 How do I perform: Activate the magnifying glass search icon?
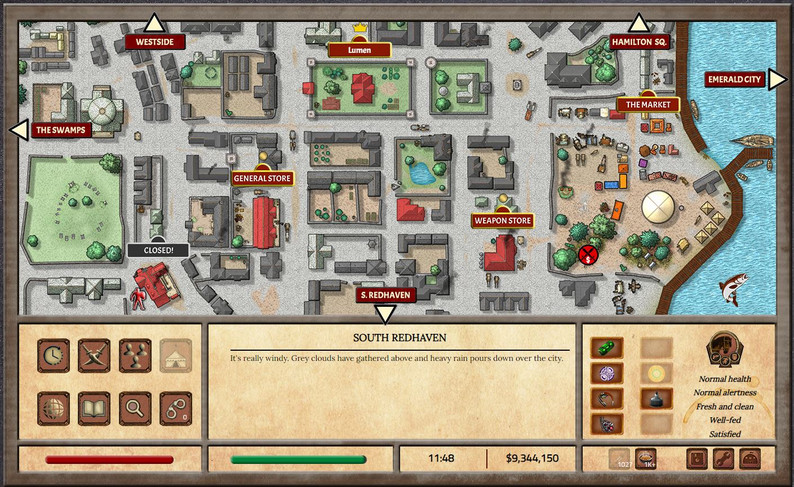tap(133, 407)
